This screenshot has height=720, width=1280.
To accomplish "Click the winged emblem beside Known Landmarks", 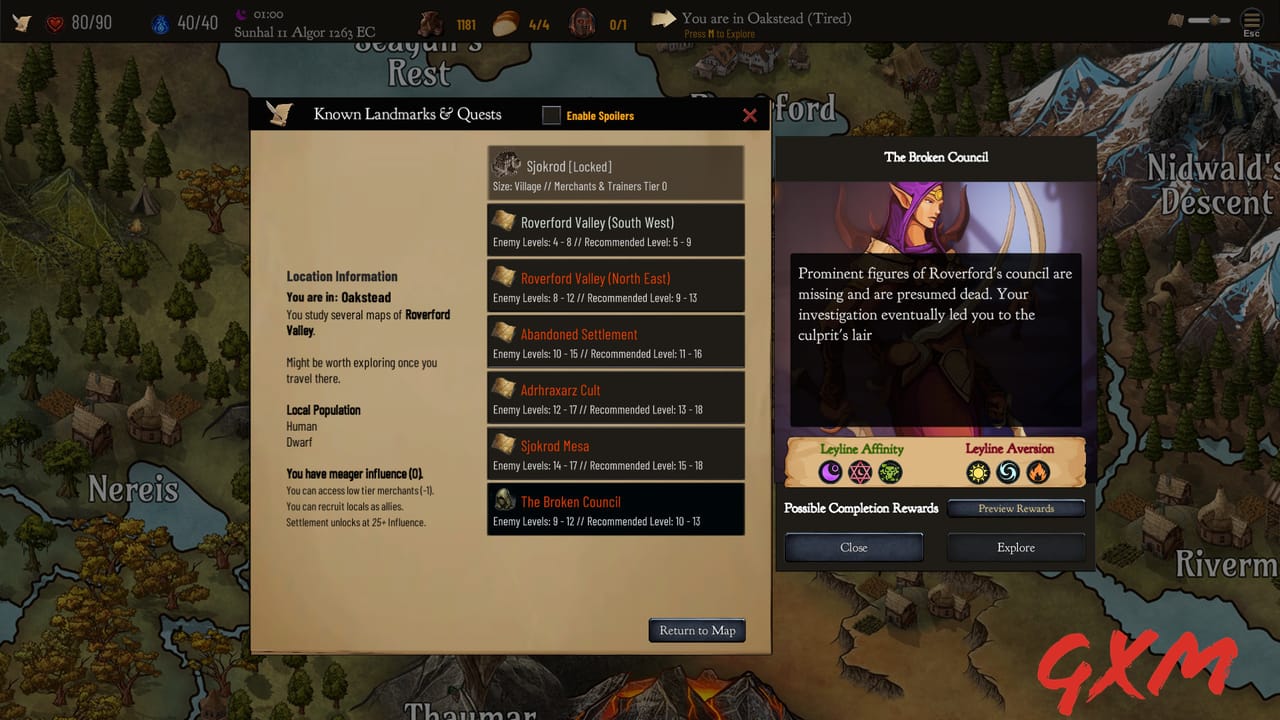I will (280, 113).
